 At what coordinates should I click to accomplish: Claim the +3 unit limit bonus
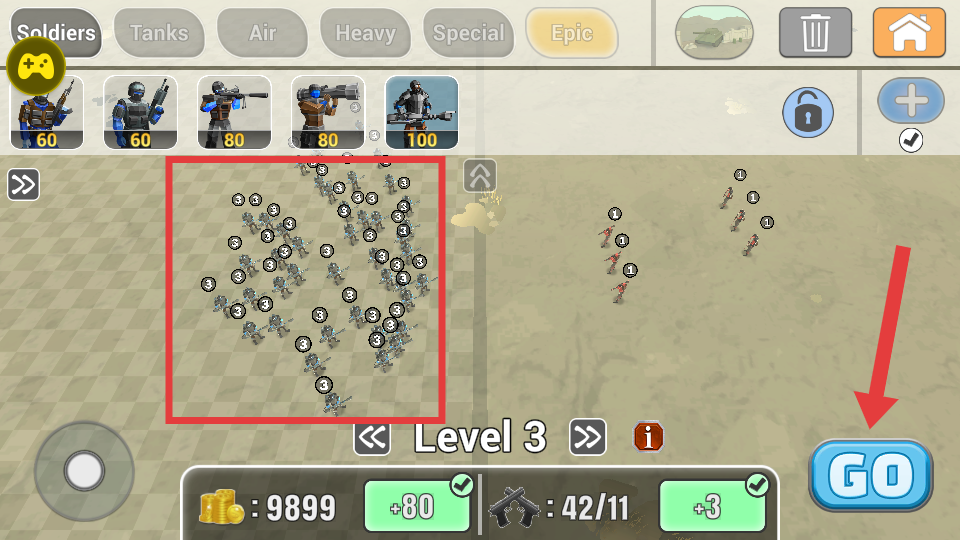pyautogui.click(x=711, y=507)
